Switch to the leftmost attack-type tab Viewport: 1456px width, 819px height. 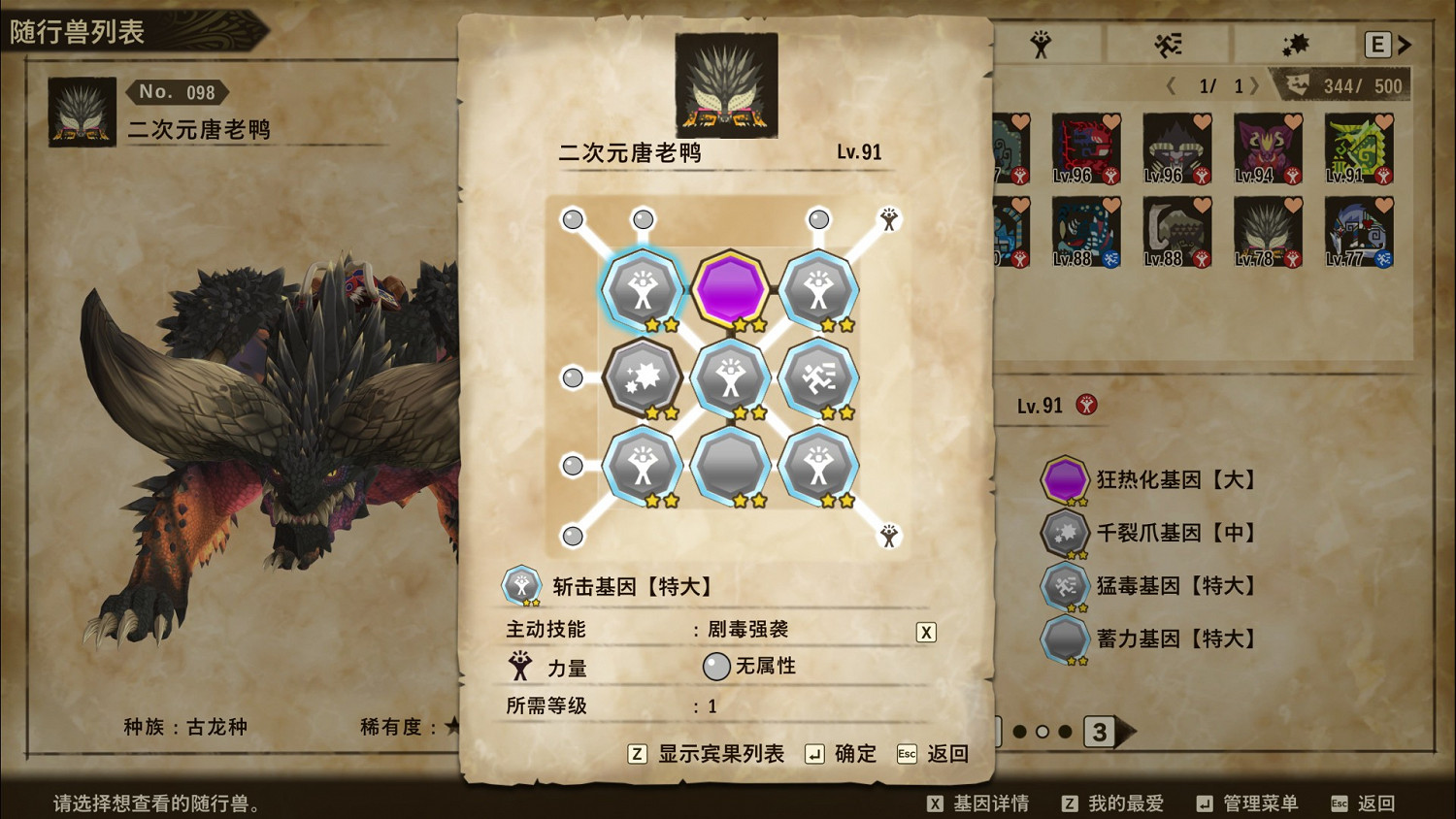1039,43
